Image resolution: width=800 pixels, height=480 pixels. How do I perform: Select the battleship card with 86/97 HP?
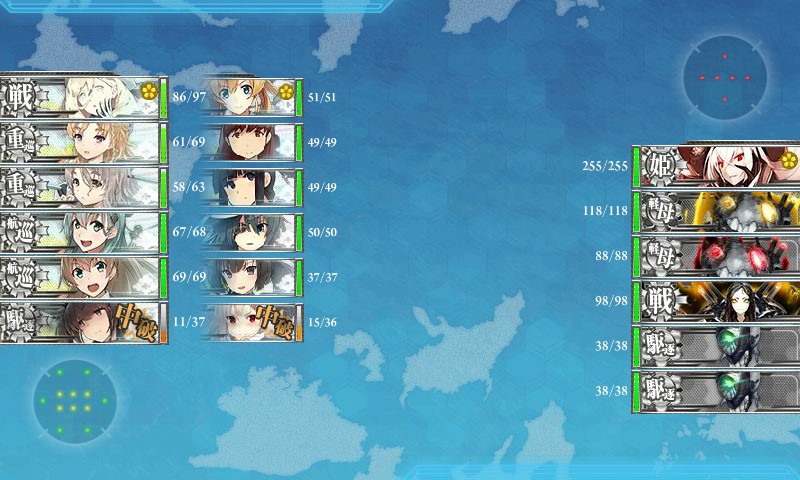[82, 98]
